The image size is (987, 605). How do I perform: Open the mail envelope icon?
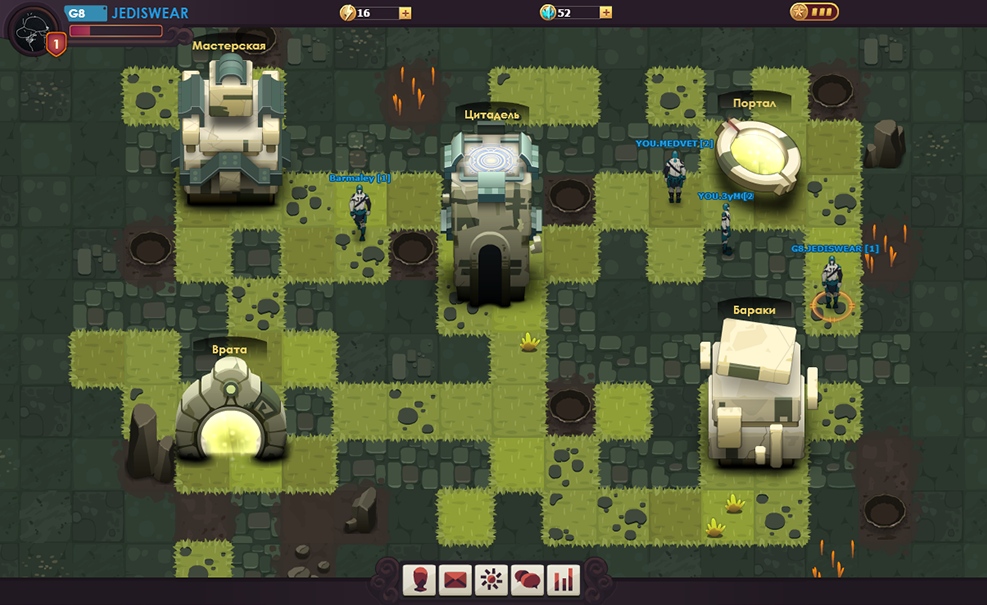[x=455, y=579]
